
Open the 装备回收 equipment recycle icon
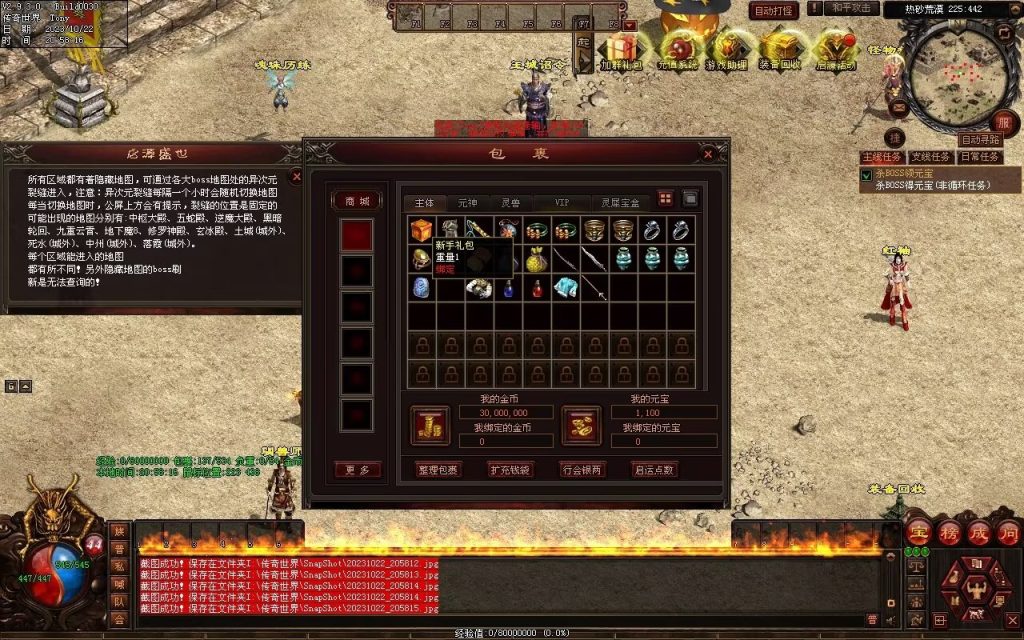pos(778,49)
